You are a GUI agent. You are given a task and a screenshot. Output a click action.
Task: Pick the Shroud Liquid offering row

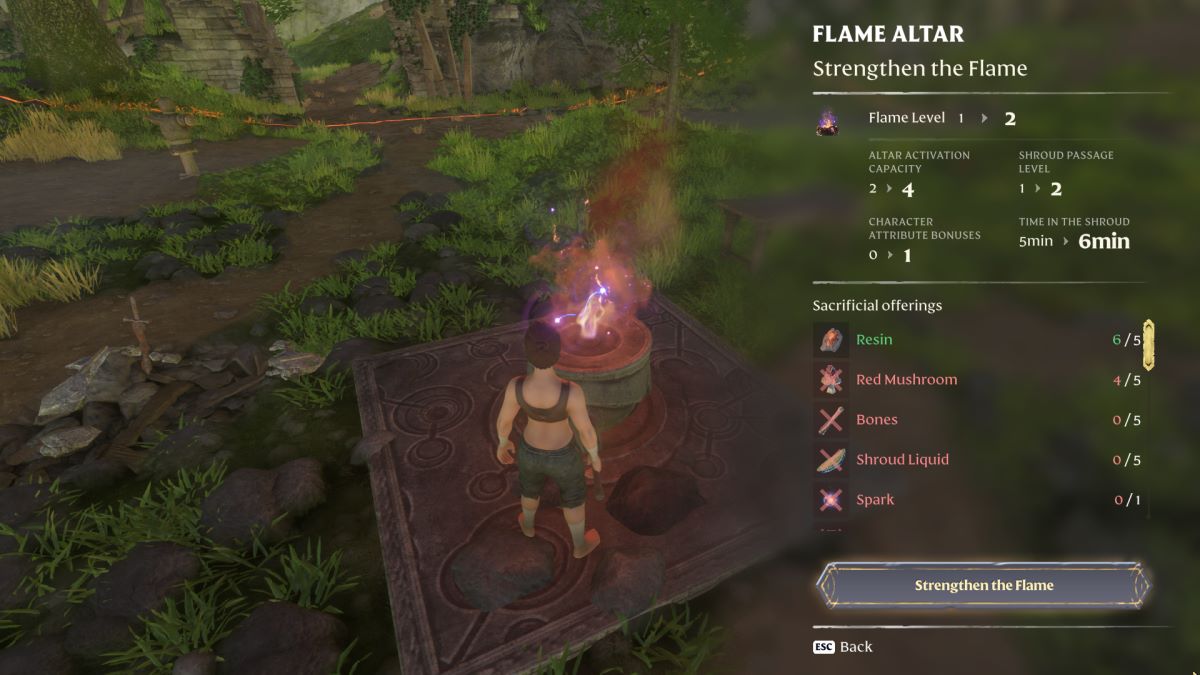978,460
